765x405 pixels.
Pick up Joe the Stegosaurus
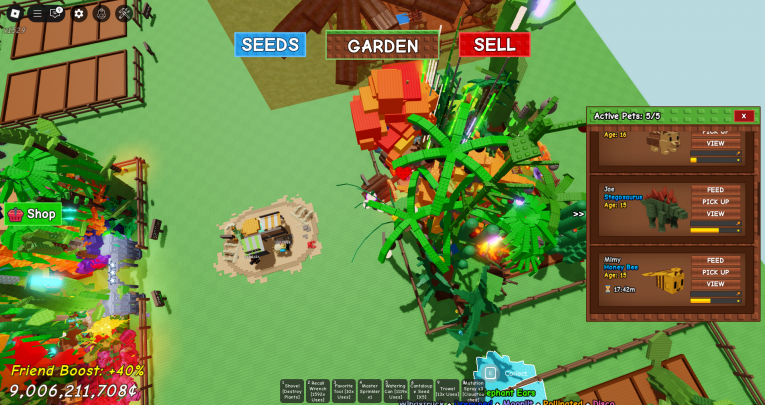coord(715,201)
